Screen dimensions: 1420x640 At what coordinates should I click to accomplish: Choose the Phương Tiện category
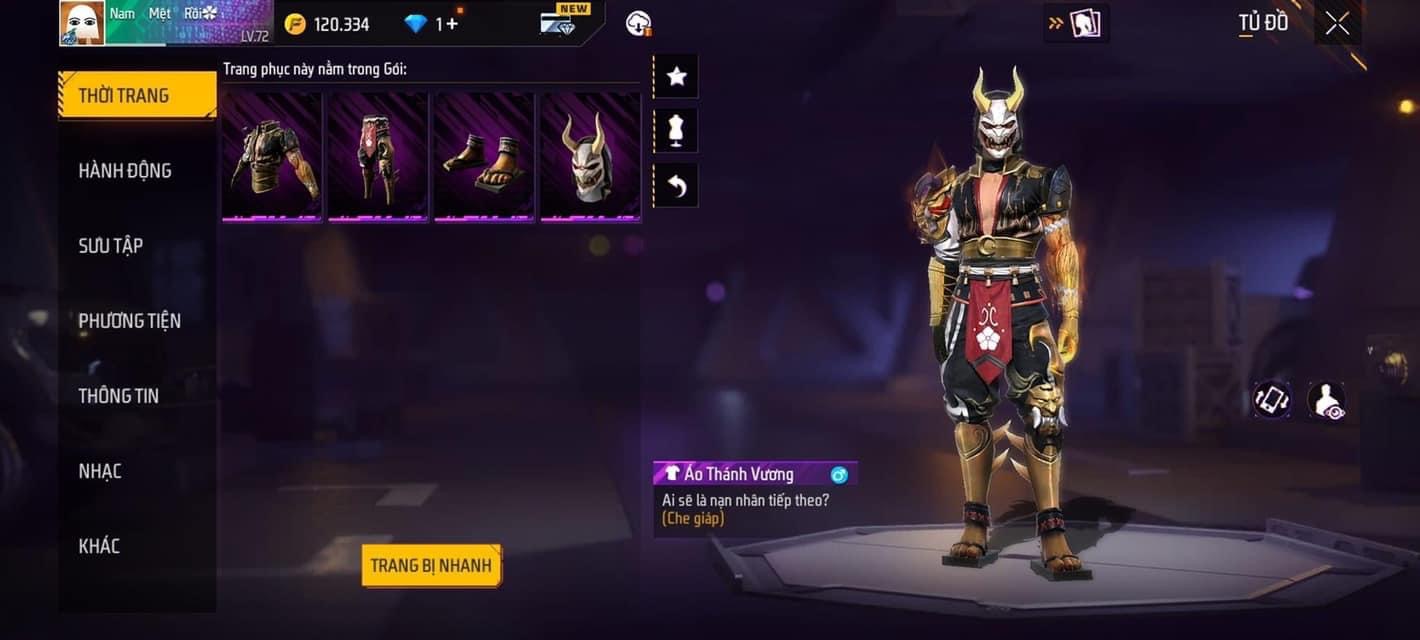[130, 321]
